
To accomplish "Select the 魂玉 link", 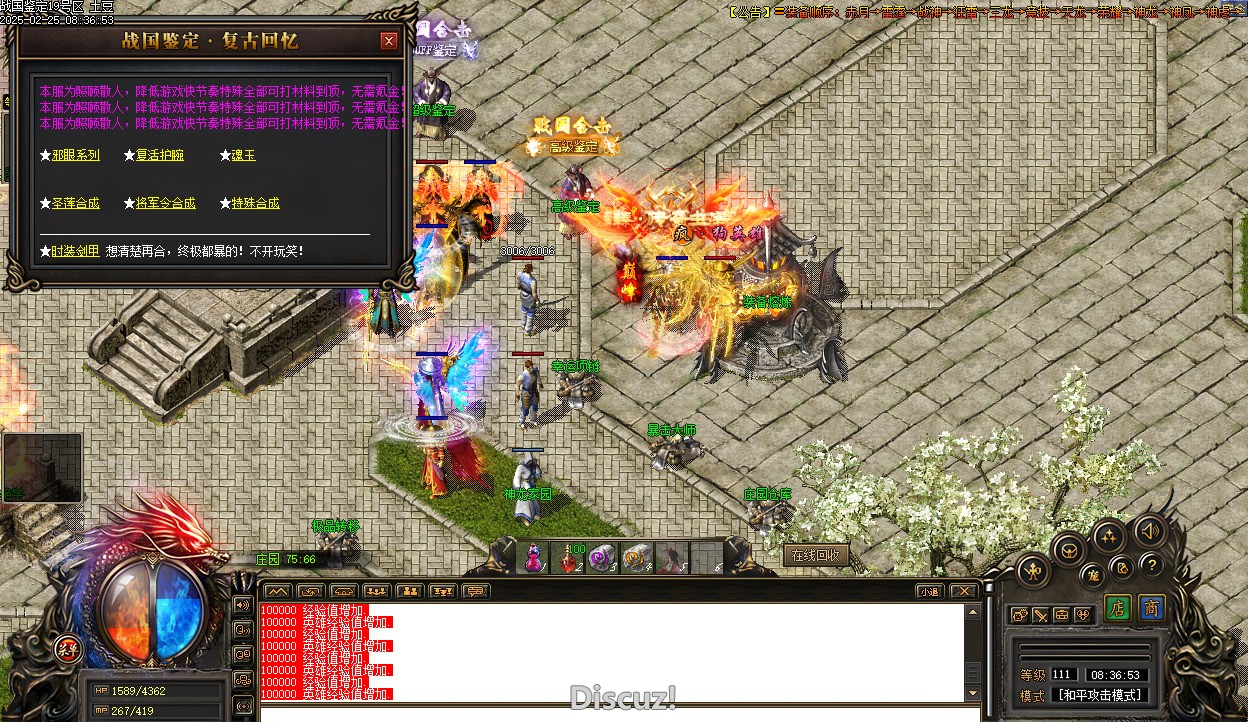I will click(x=243, y=155).
